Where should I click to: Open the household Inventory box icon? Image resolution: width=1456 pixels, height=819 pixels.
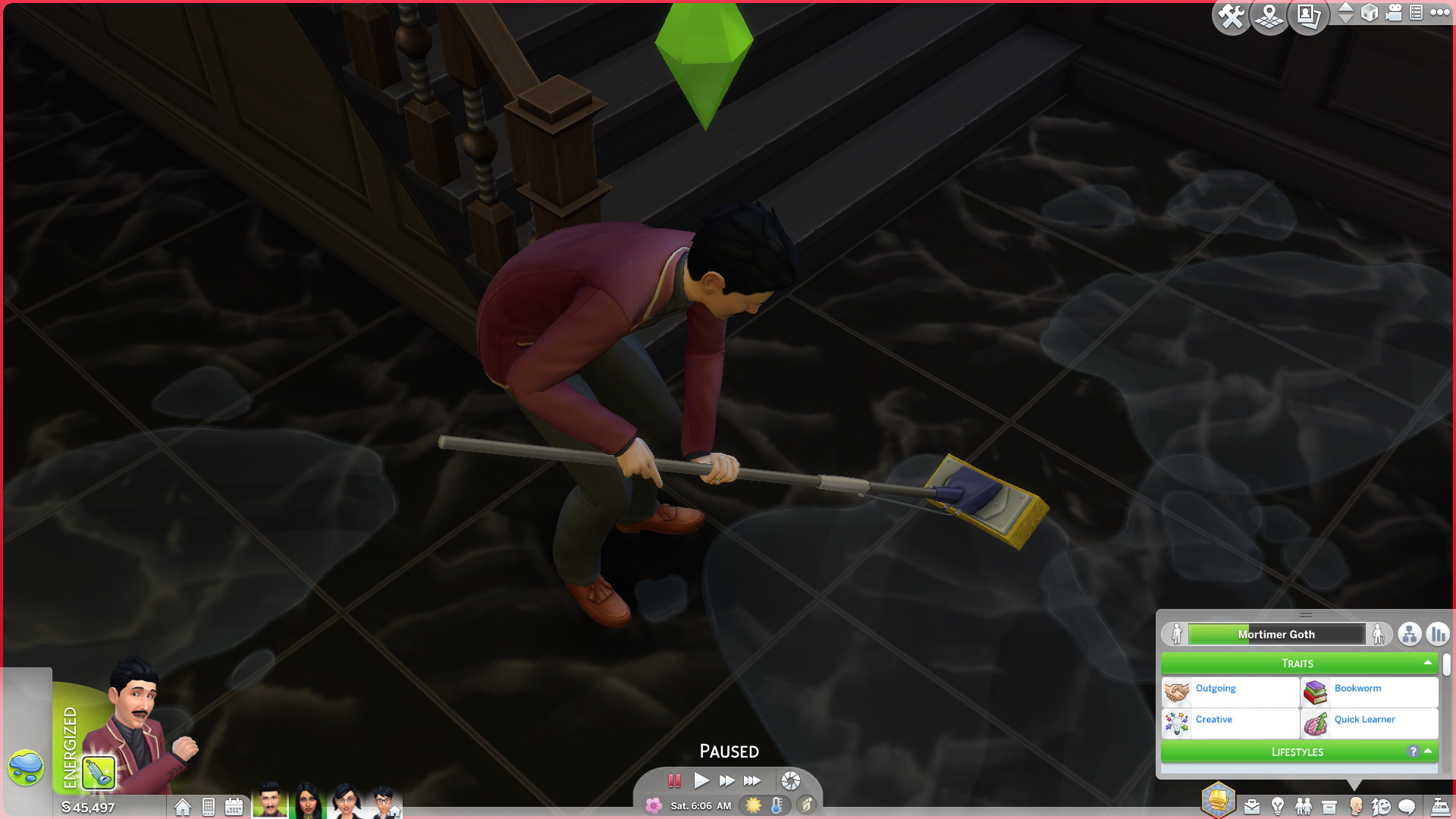tap(1329, 805)
